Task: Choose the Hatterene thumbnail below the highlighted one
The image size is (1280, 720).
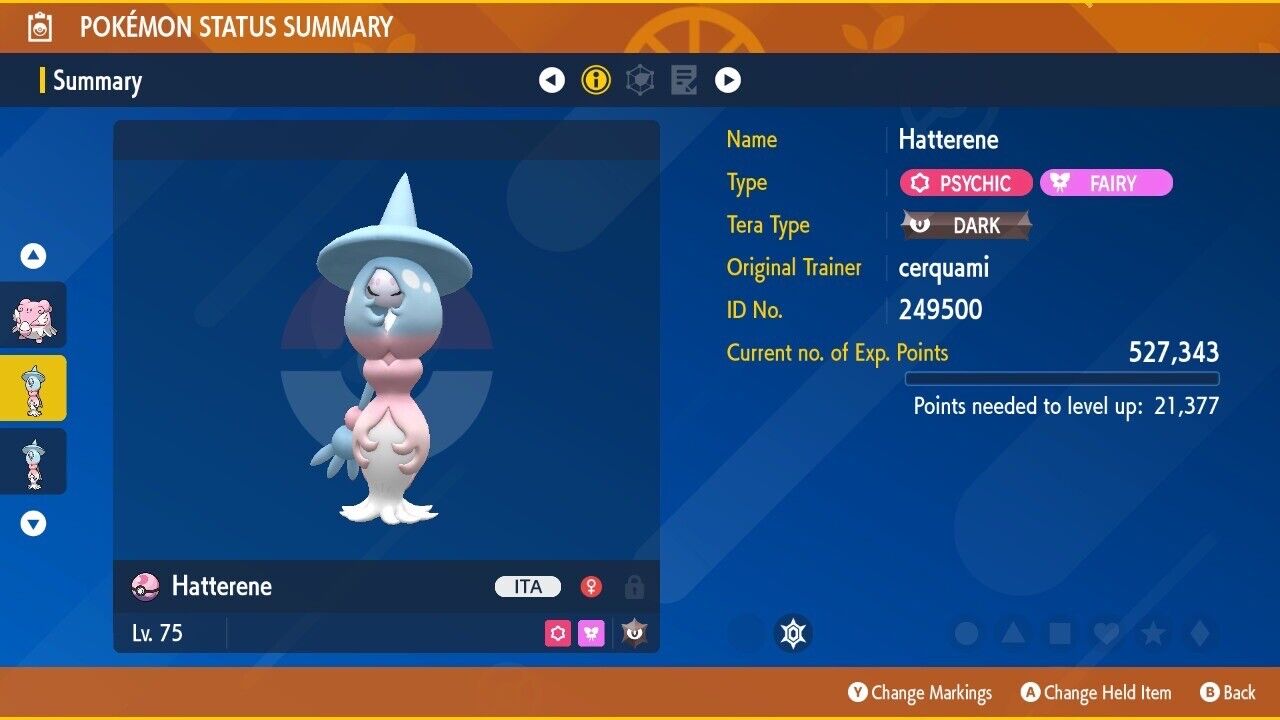Action: [x=34, y=461]
